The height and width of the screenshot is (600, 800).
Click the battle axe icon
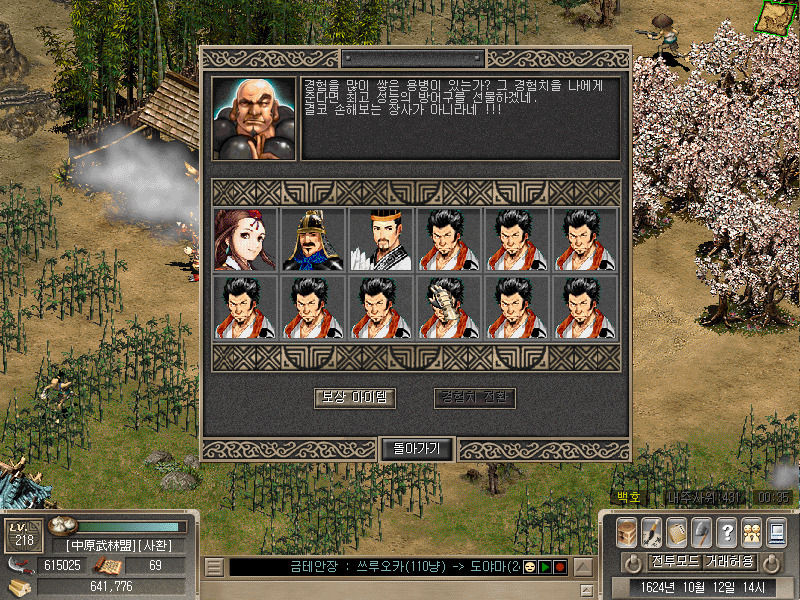point(702,531)
